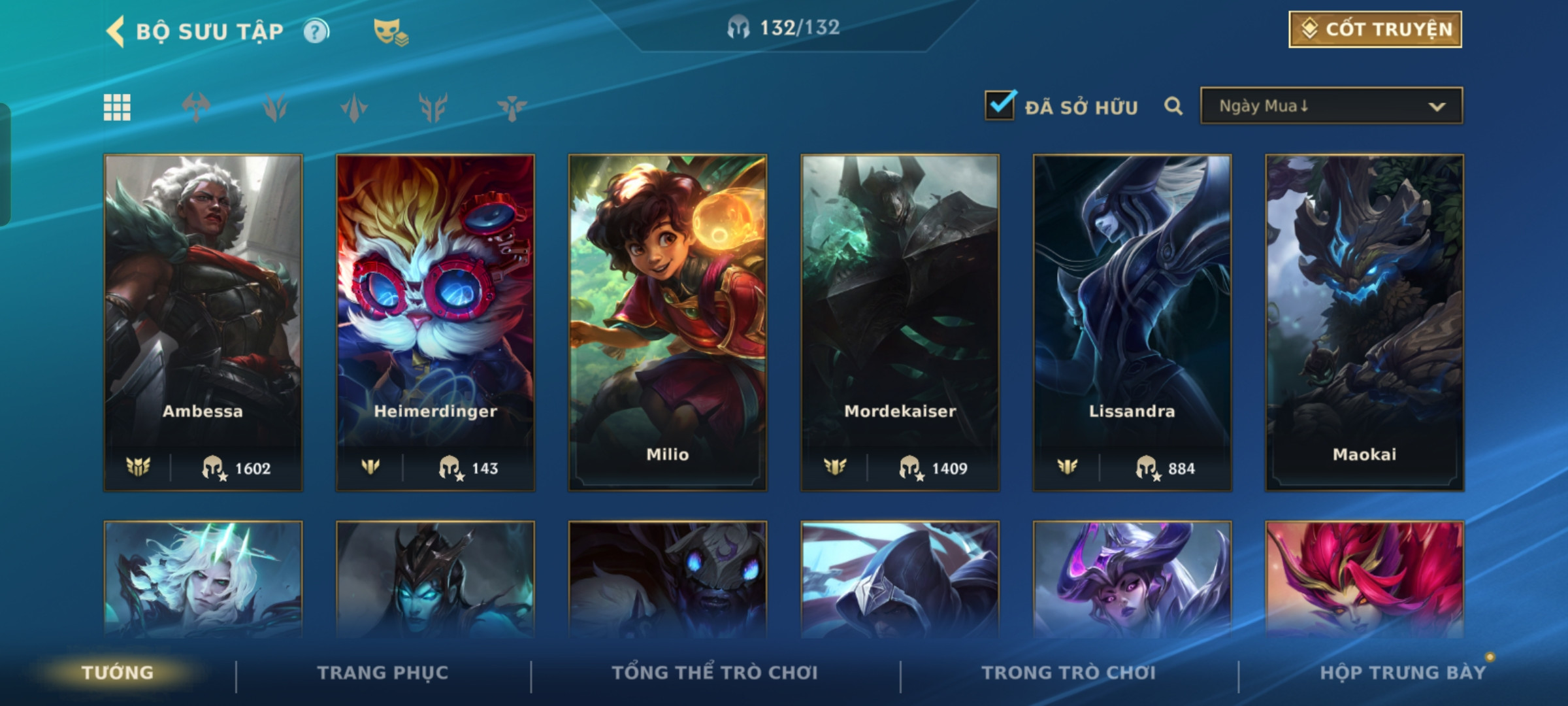
Task: Switch to the Trang Phục tab
Action: tap(383, 673)
